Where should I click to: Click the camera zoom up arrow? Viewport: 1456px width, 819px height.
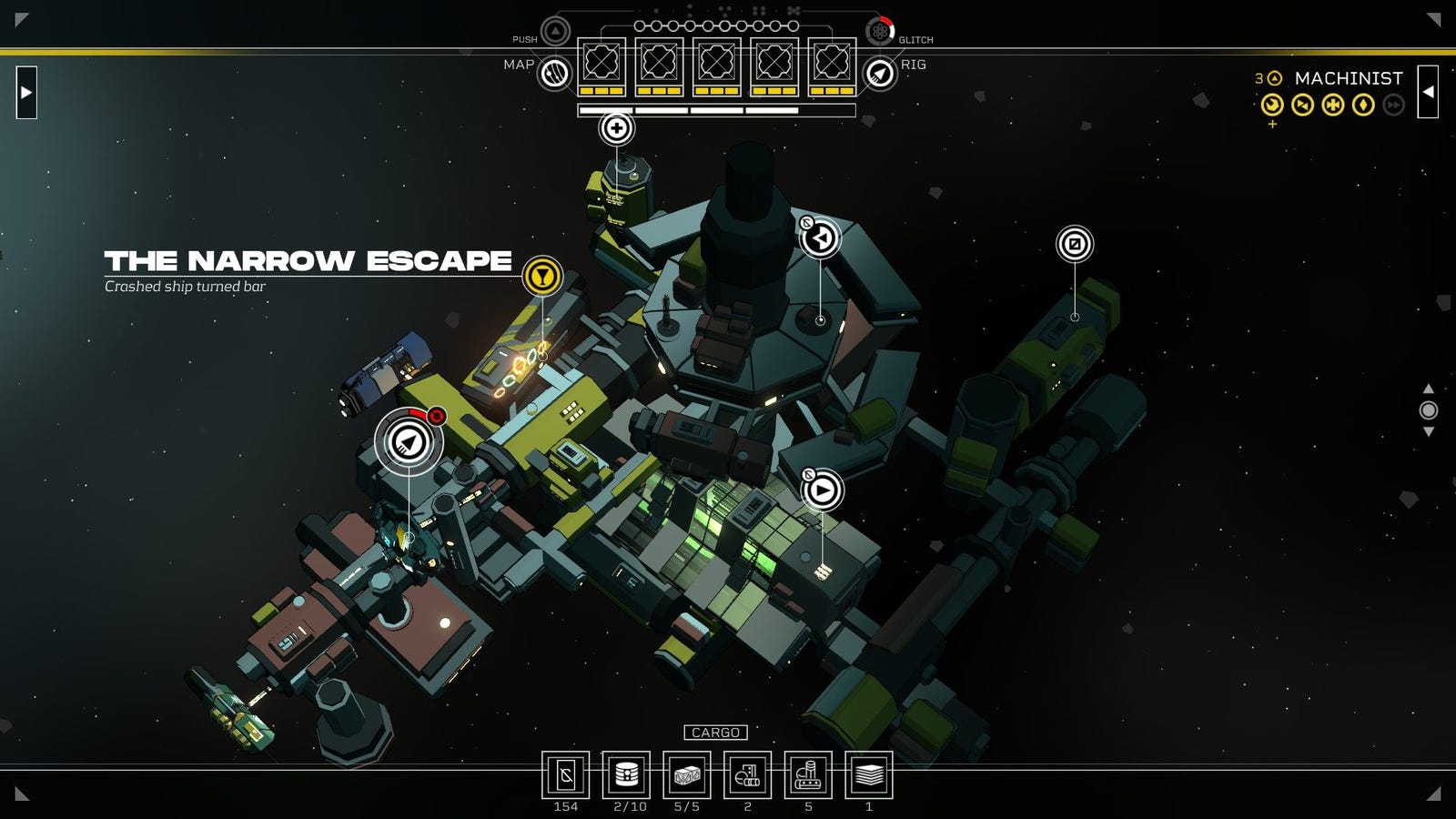1429,389
